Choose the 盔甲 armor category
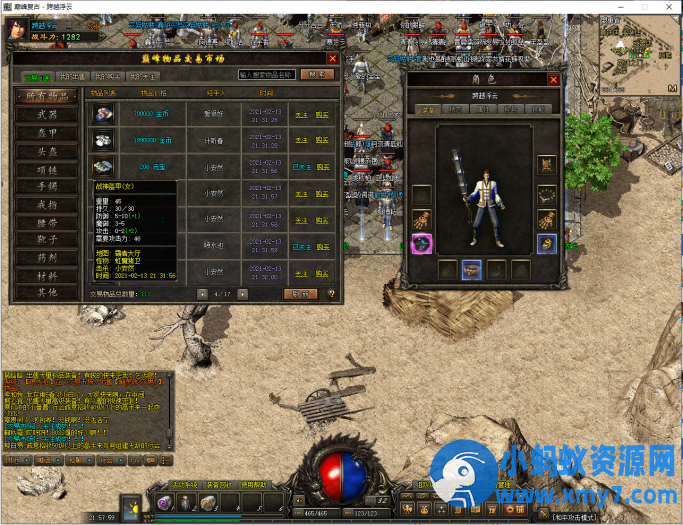 tap(45, 132)
